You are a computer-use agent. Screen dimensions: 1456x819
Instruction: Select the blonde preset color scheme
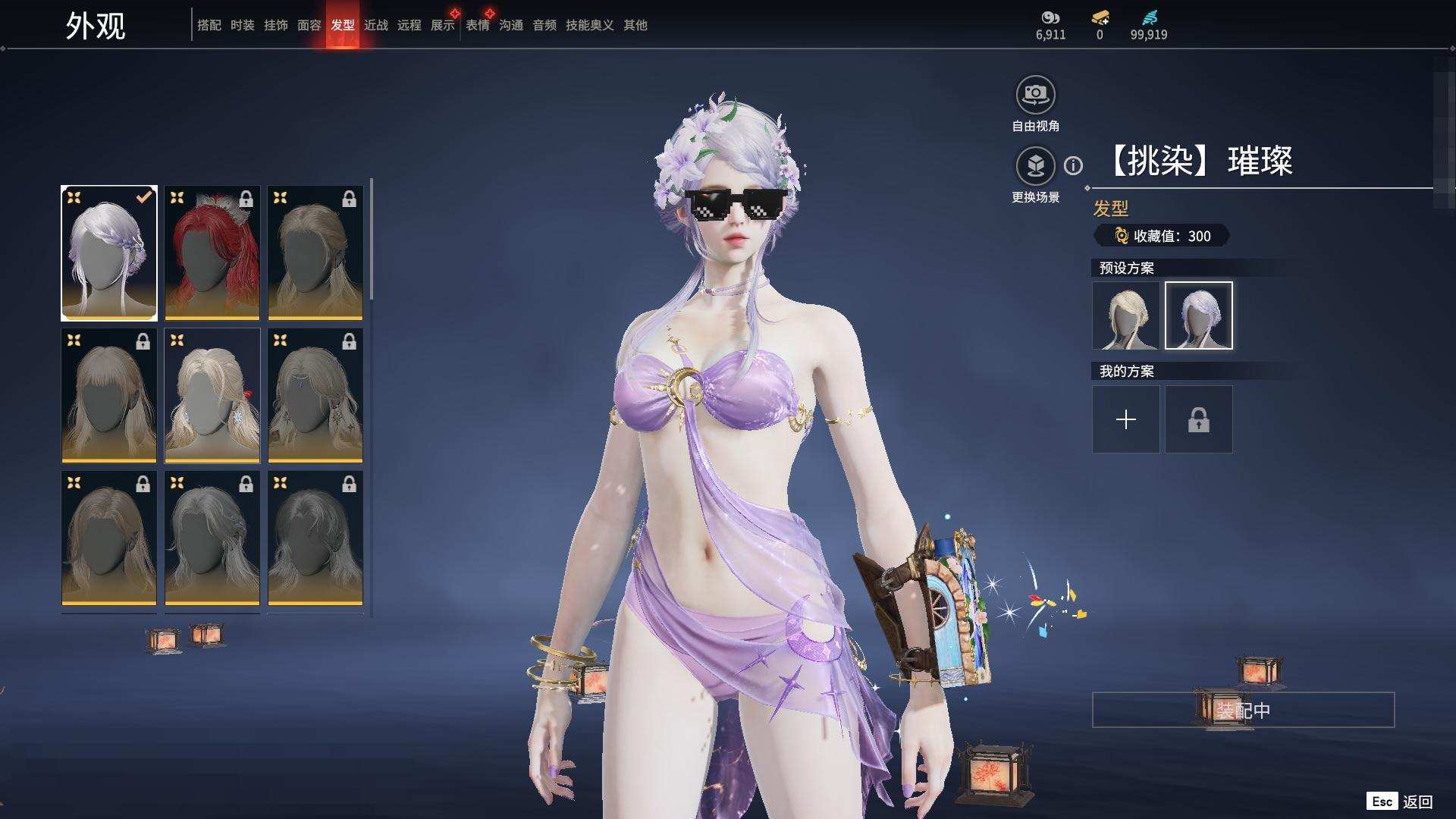1126,315
